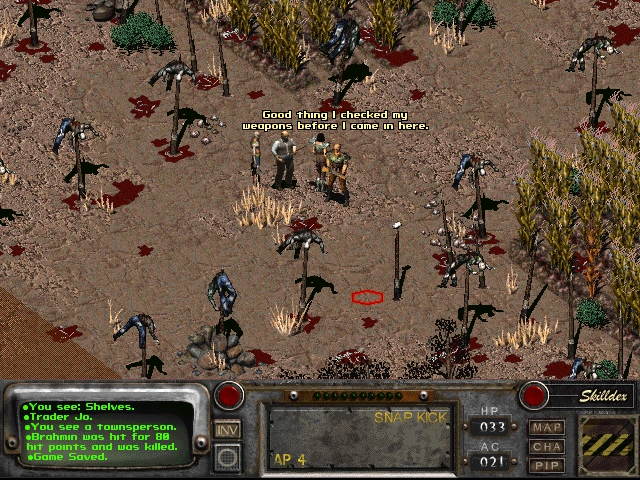This screenshot has width=640, height=480.
Task: Show the character sheet via CHA
Action: [x=547, y=447]
